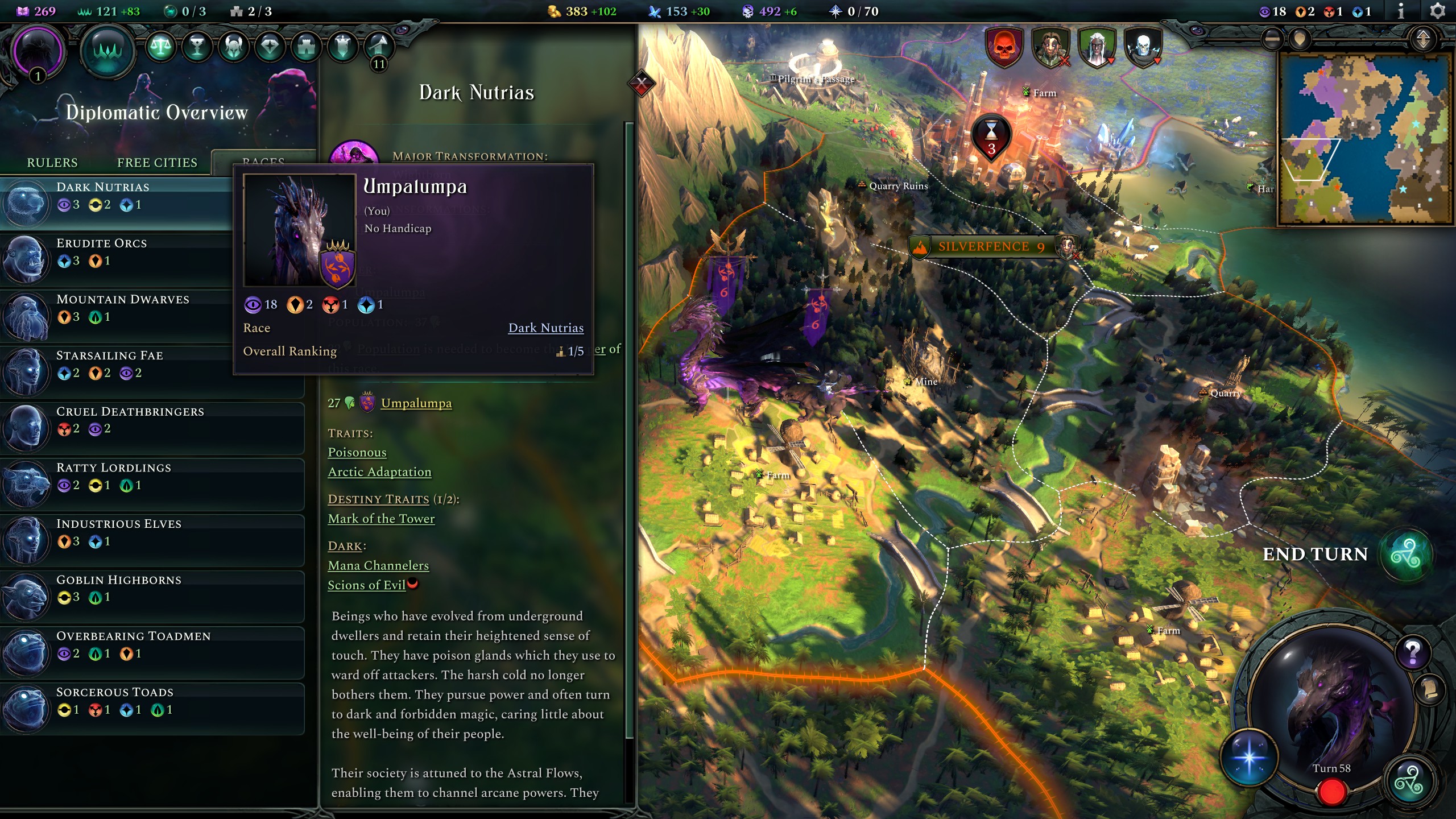Switch to the Free Cities tab
Image resolution: width=1456 pixels, height=819 pixels.
click(x=157, y=163)
